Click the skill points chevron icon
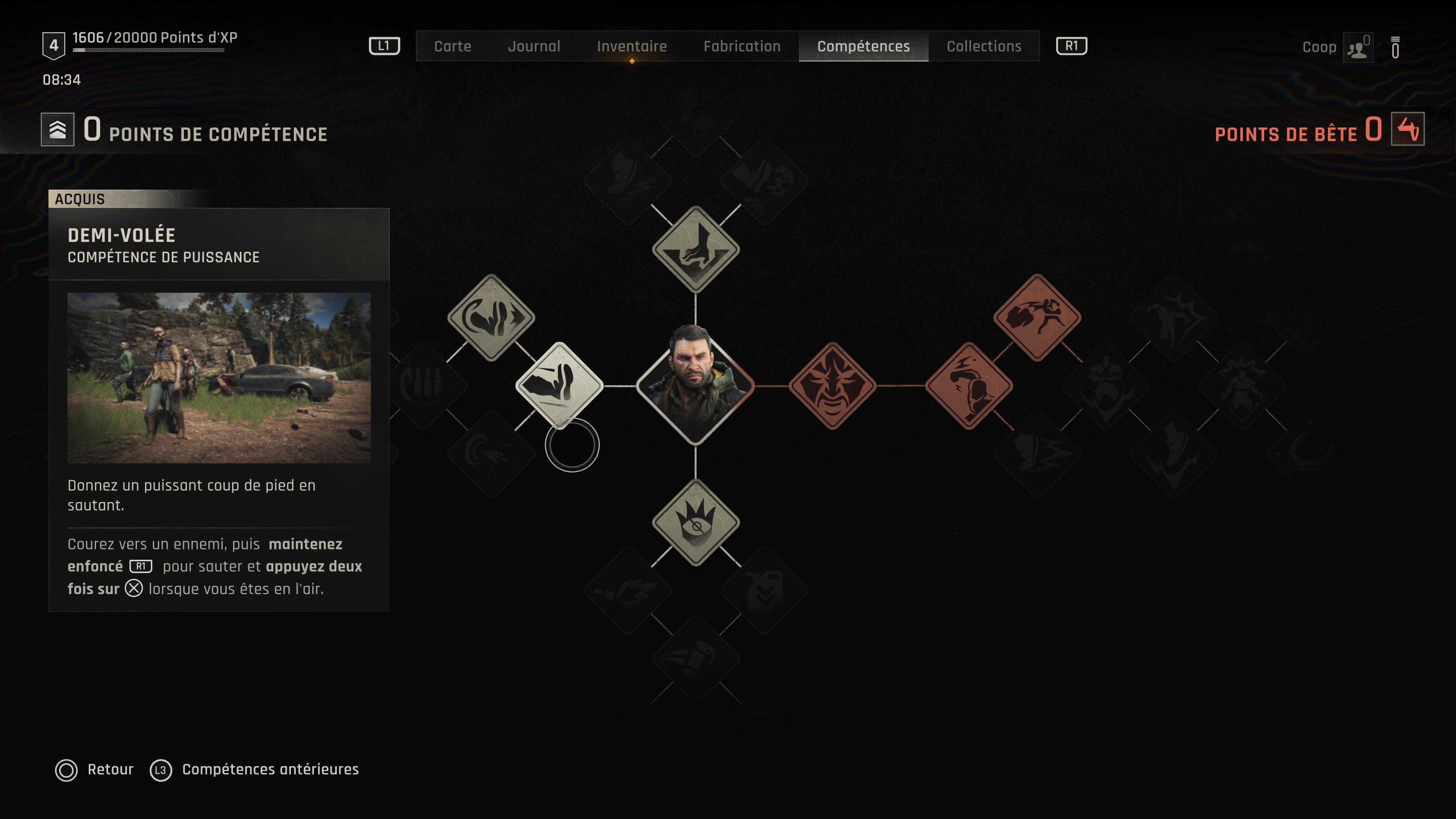 click(x=58, y=129)
